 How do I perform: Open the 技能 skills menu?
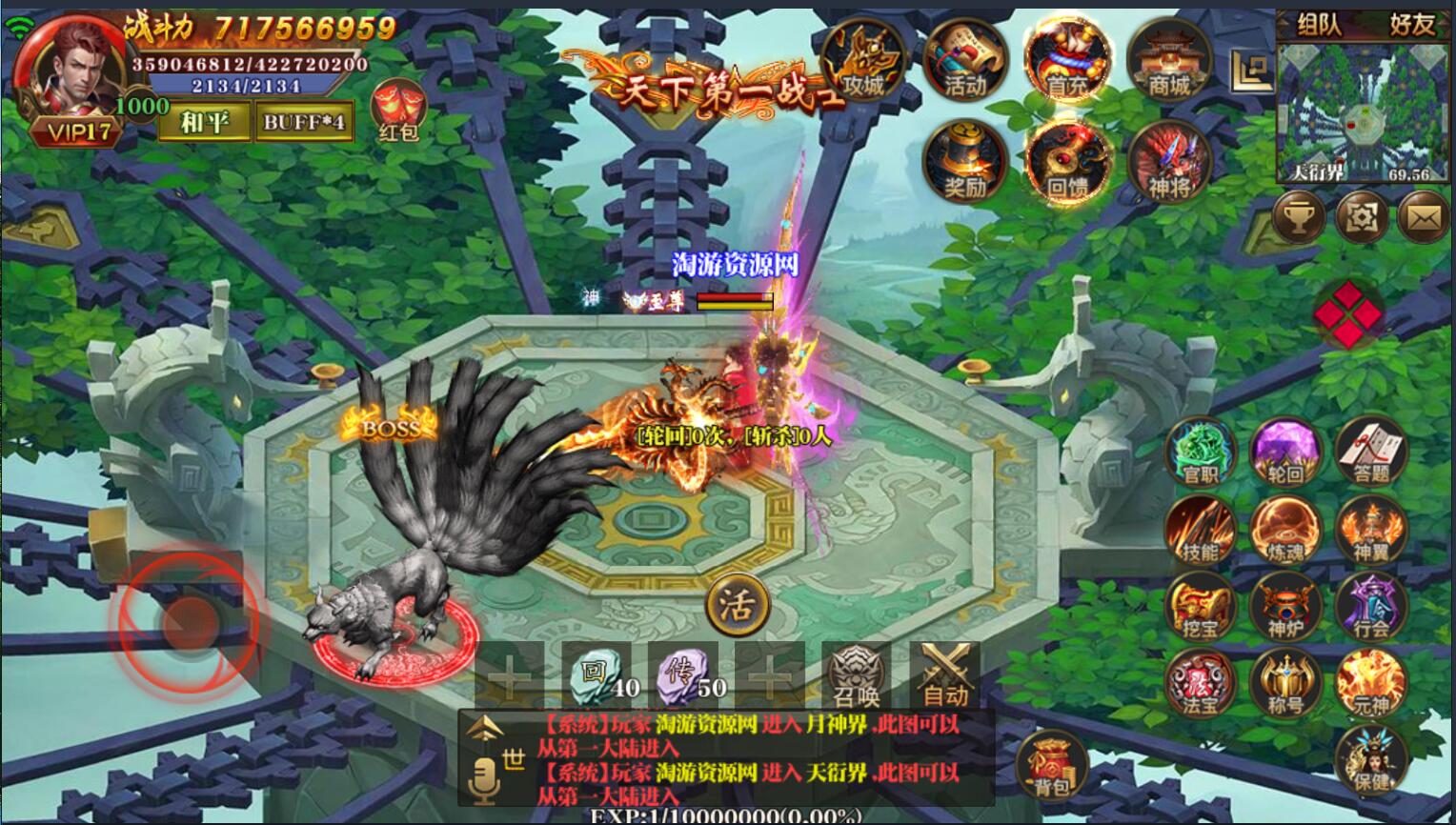point(1200,530)
